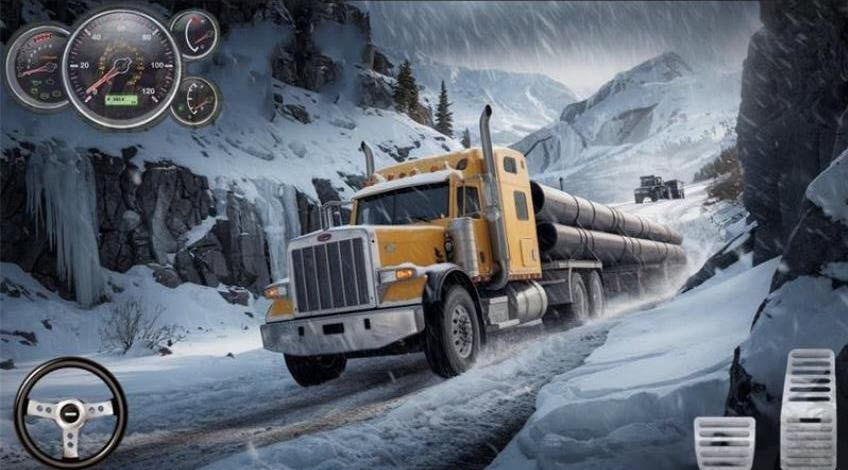Tap the brake pedal
The width and height of the screenshot is (848, 470).
[724, 442]
